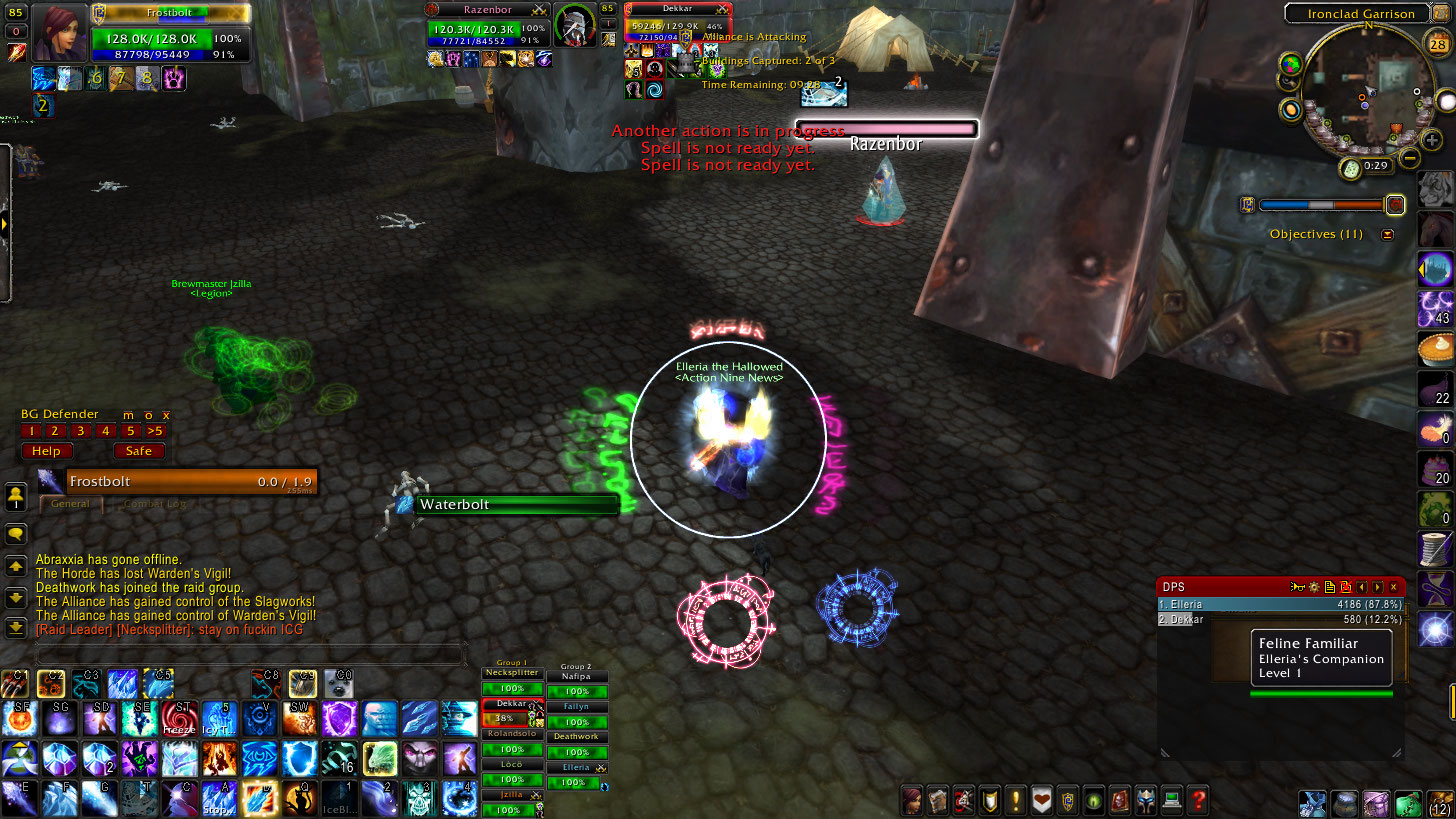Screen dimensions: 1456x819
Task: Open the calendar showing day 28
Action: [1434, 43]
